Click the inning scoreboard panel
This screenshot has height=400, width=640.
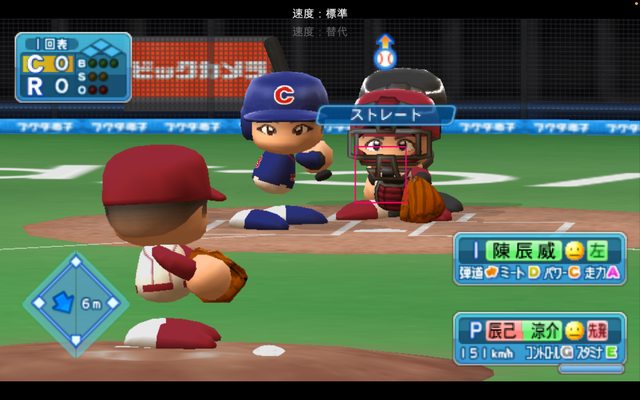(x=72, y=67)
